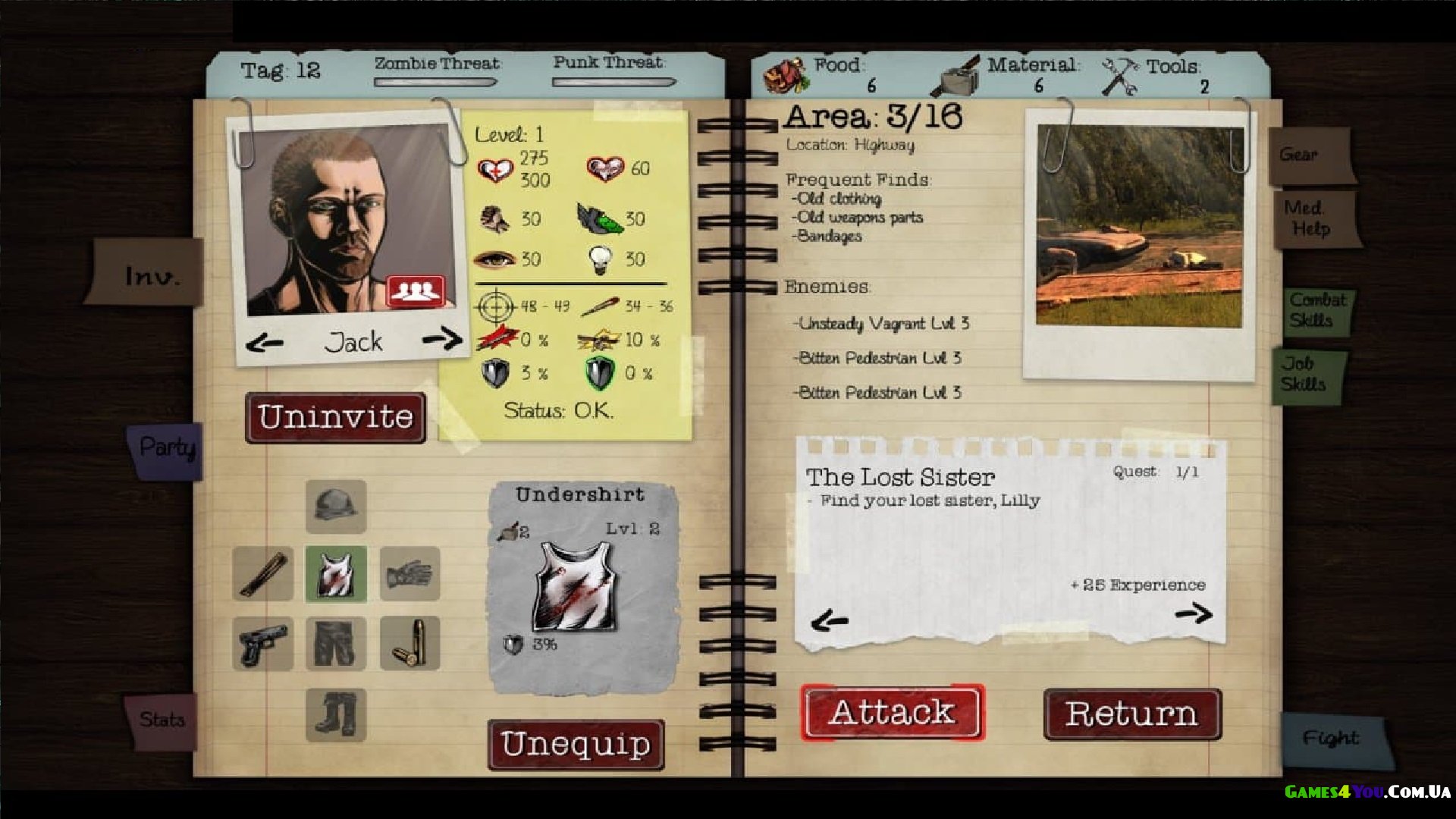This screenshot has width=1456, height=819.
Task: Select the gloves equipment slot
Action: pyautogui.click(x=409, y=574)
